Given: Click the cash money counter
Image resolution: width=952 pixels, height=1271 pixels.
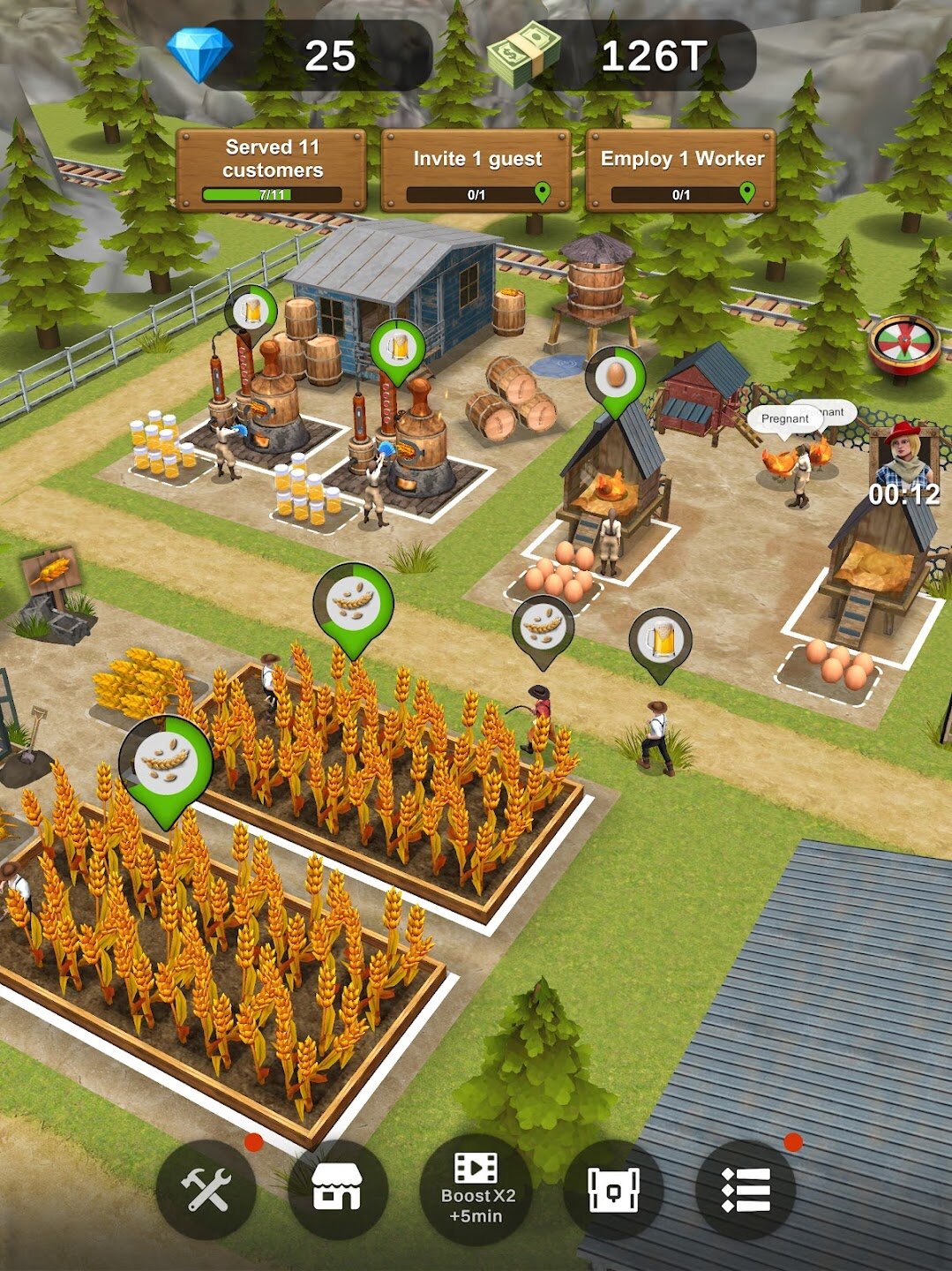Looking at the screenshot, I should (622, 56).
